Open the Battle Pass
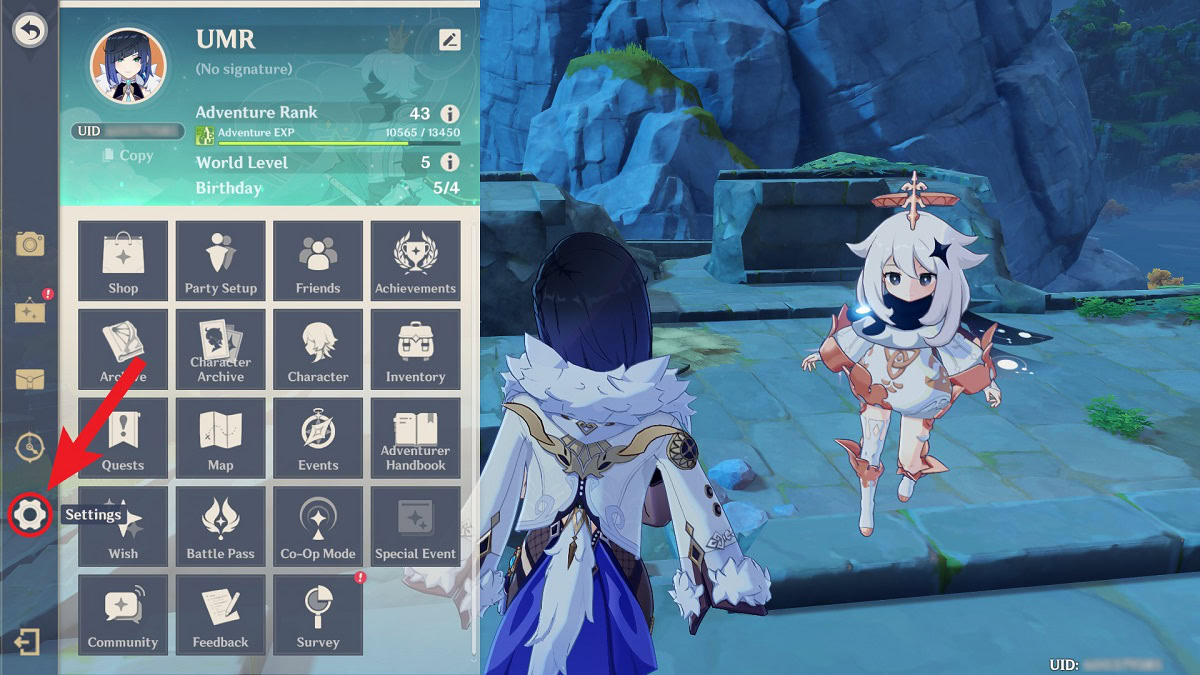 (x=221, y=527)
